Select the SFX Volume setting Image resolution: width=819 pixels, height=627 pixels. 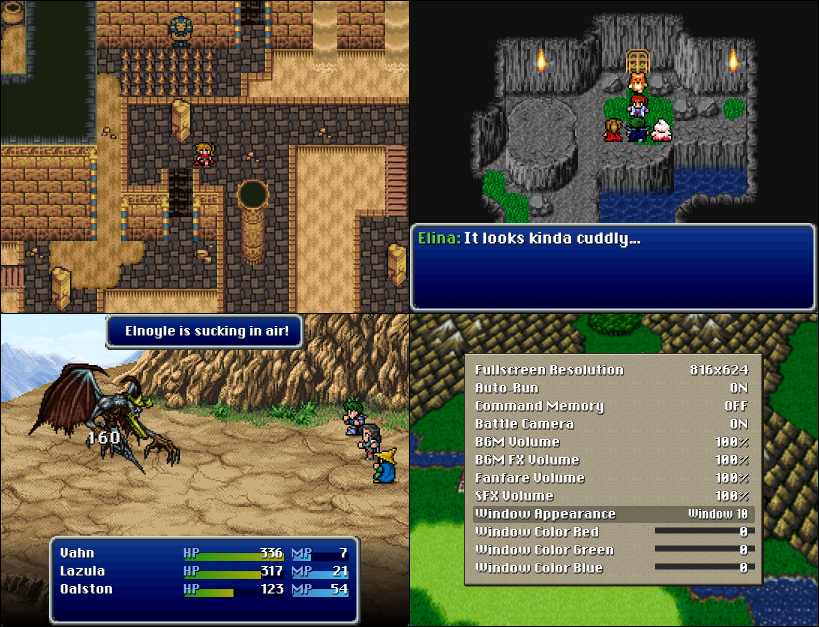612,496
